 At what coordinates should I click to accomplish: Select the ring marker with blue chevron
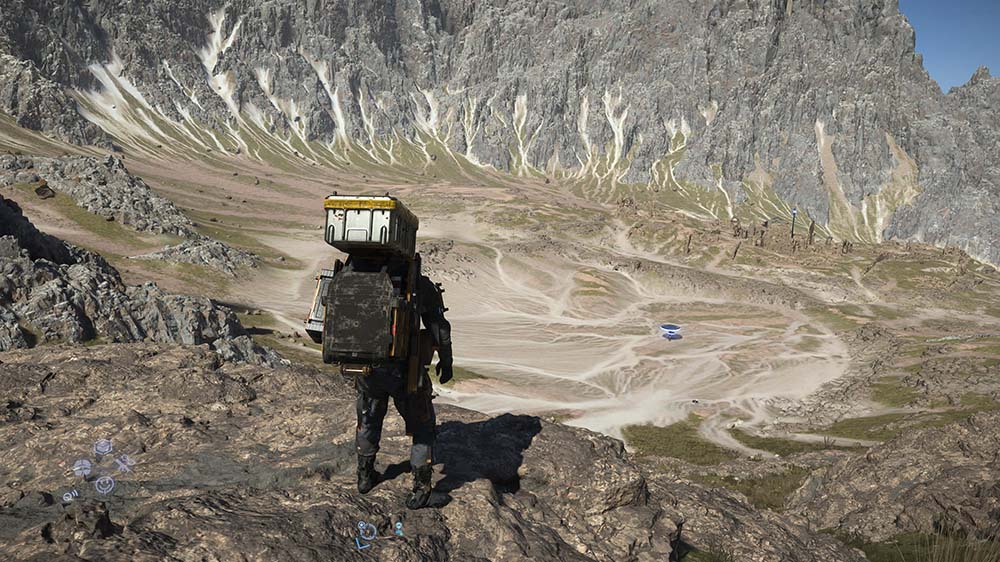(366, 532)
